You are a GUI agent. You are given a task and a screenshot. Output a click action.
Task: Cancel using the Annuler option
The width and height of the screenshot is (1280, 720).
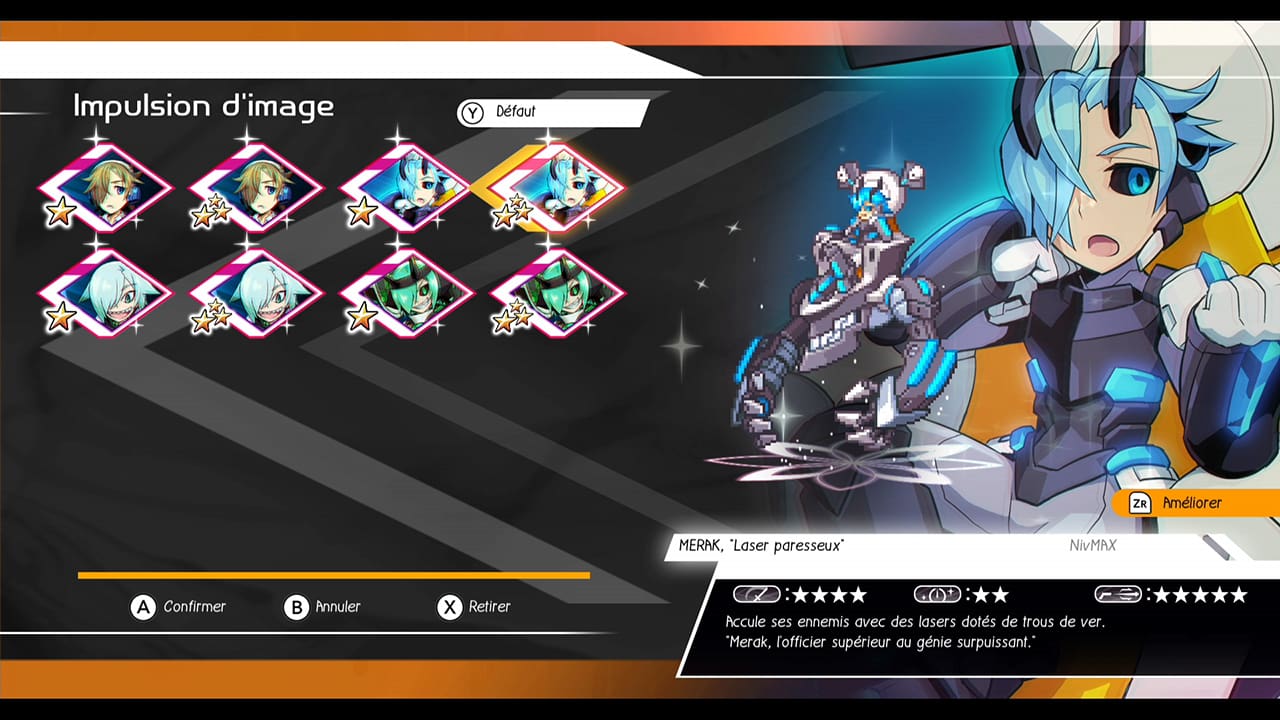[x=323, y=607]
